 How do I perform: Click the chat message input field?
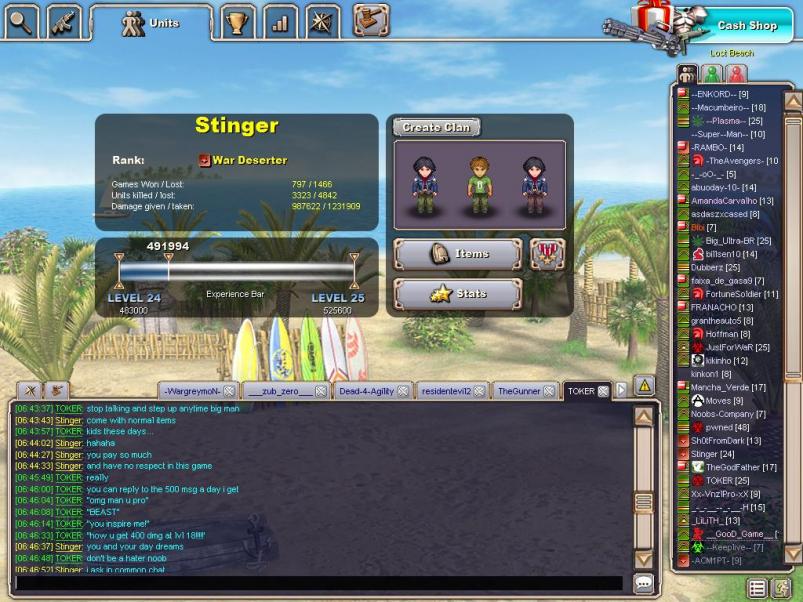tap(320, 582)
